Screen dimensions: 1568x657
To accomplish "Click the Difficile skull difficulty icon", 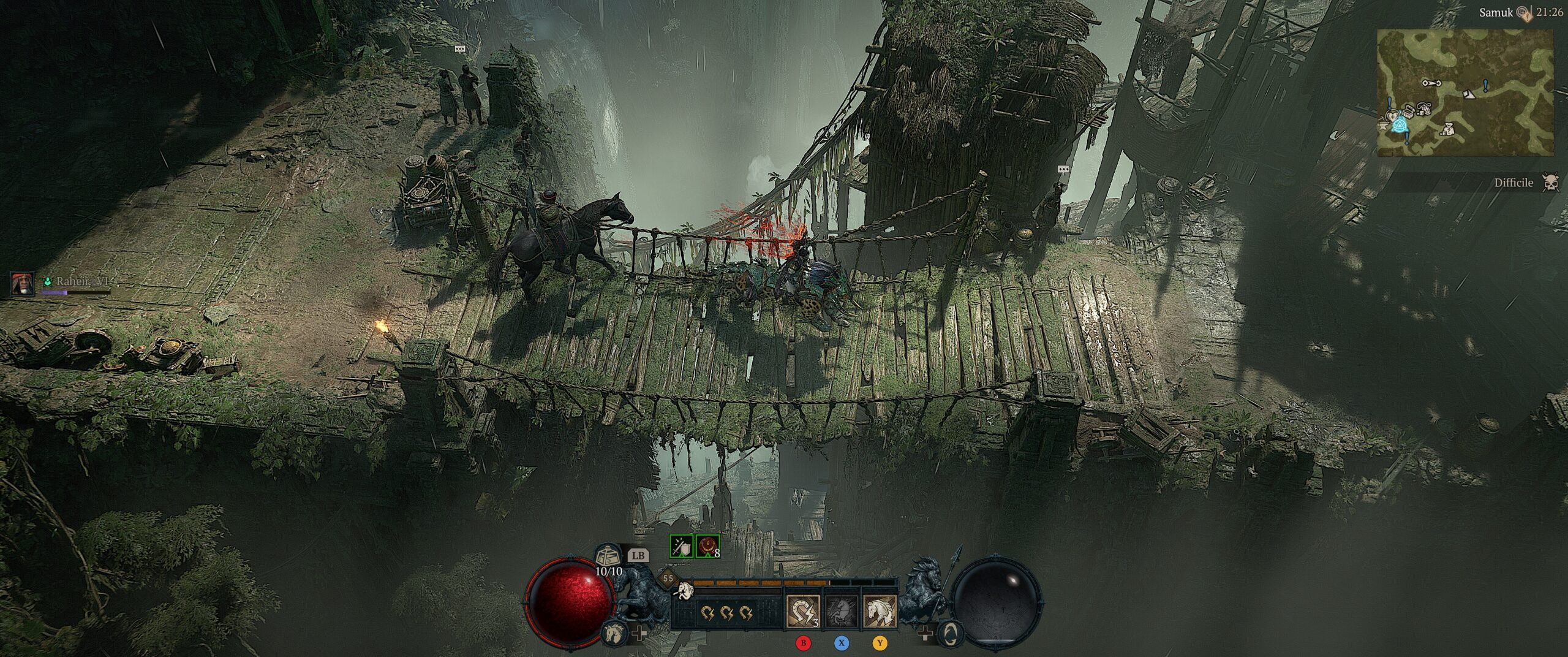I will click(1551, 183).
